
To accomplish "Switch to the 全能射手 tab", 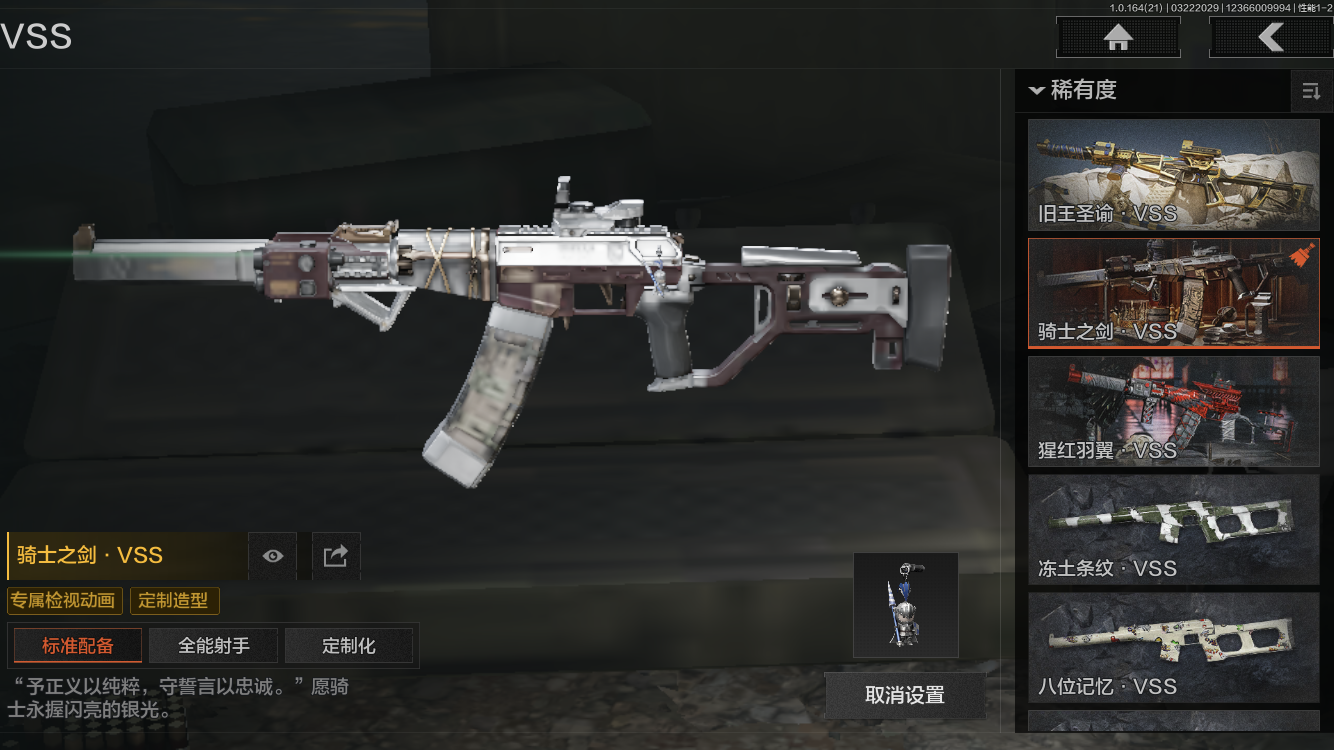I will [214, 646].
